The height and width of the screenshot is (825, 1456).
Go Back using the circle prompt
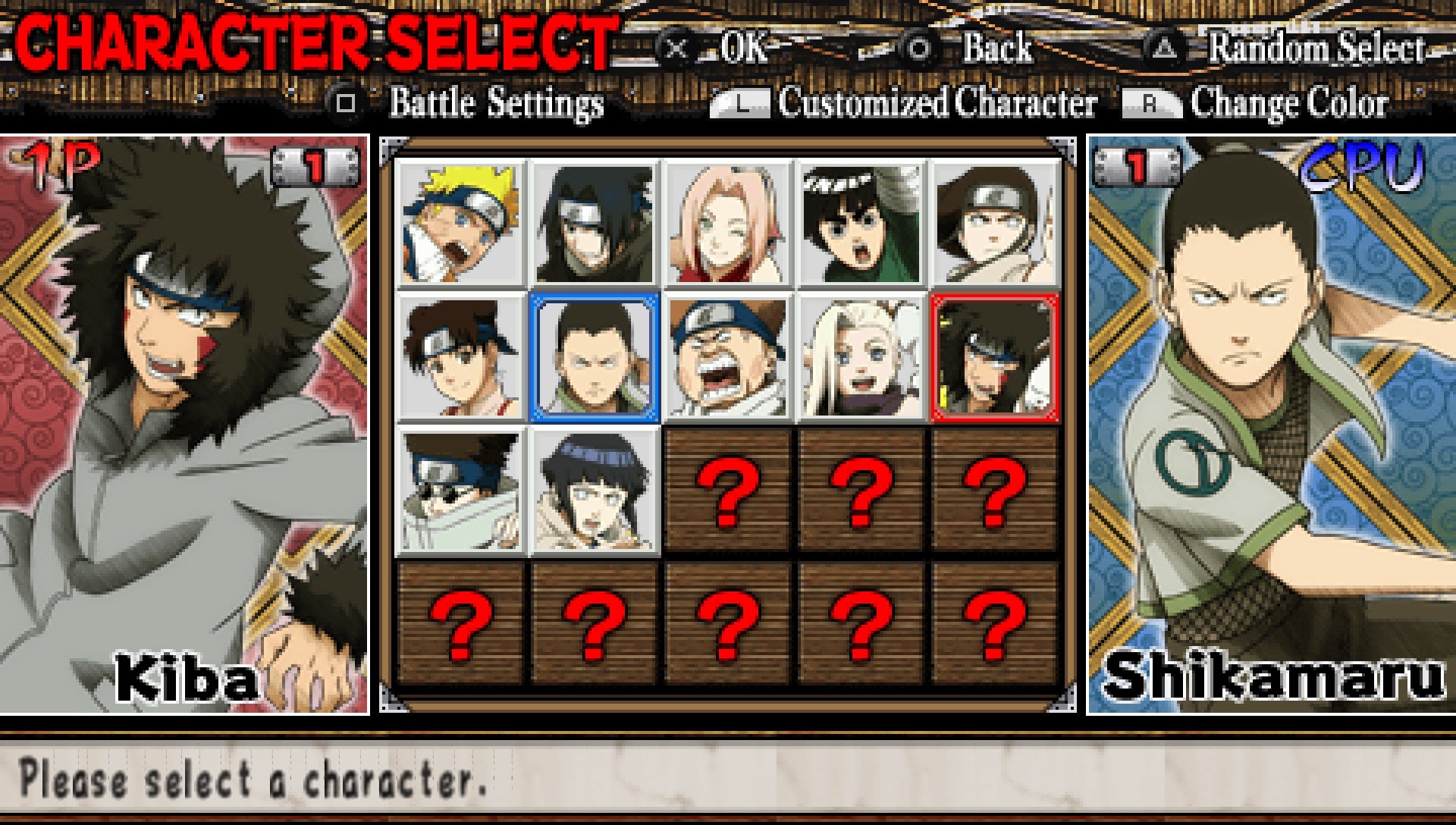tap(993, 52)
